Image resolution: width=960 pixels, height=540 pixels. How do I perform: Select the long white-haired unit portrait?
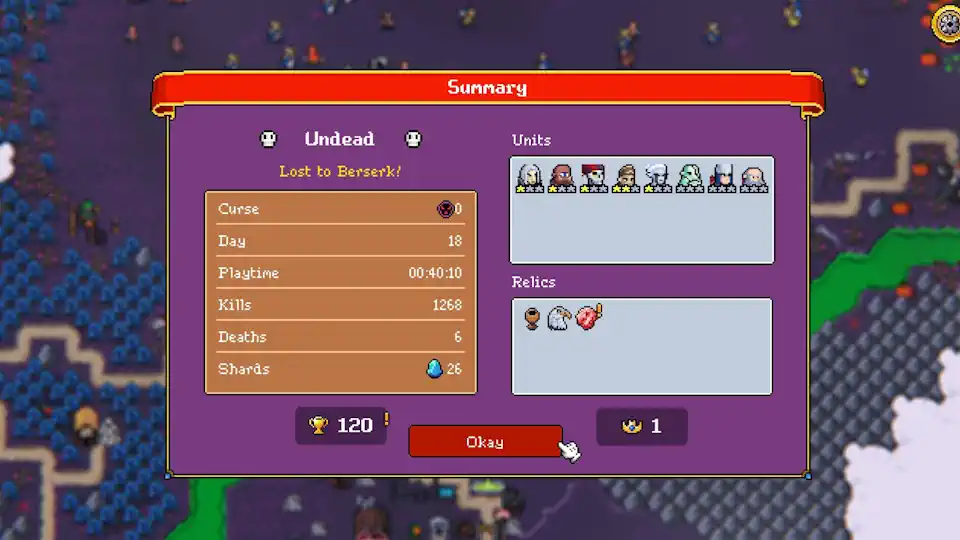[530, 177]
